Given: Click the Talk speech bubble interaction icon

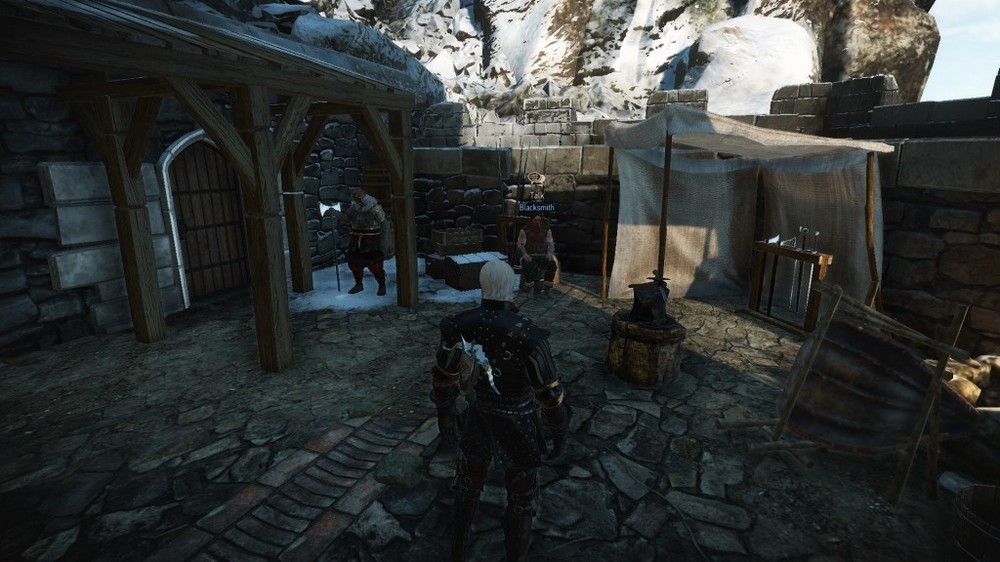Looking at the screenshot, I should (534, 180).
